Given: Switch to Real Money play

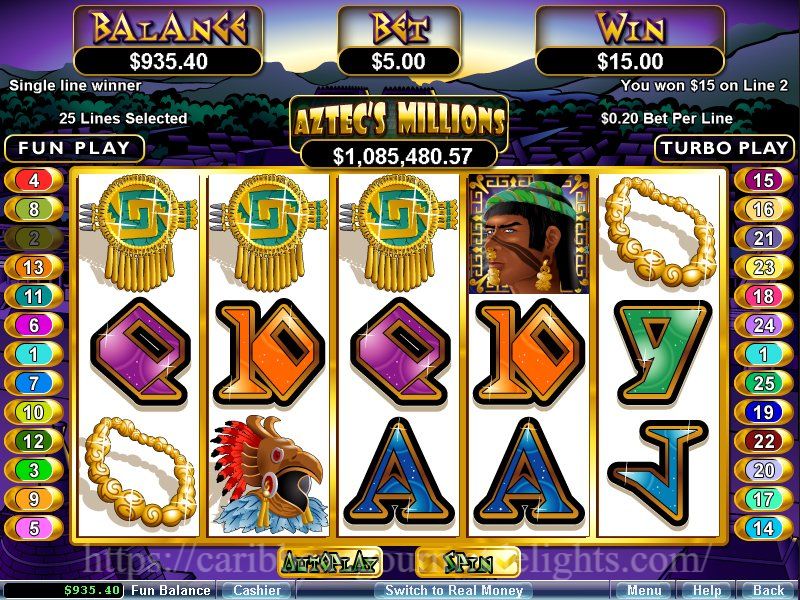Looking at the screenshot, I should point(455,591).
